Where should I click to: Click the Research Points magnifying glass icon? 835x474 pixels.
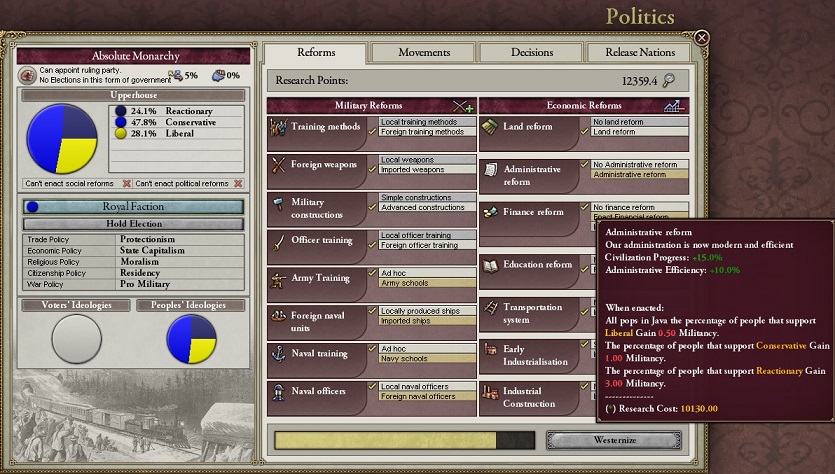[669, 81]
